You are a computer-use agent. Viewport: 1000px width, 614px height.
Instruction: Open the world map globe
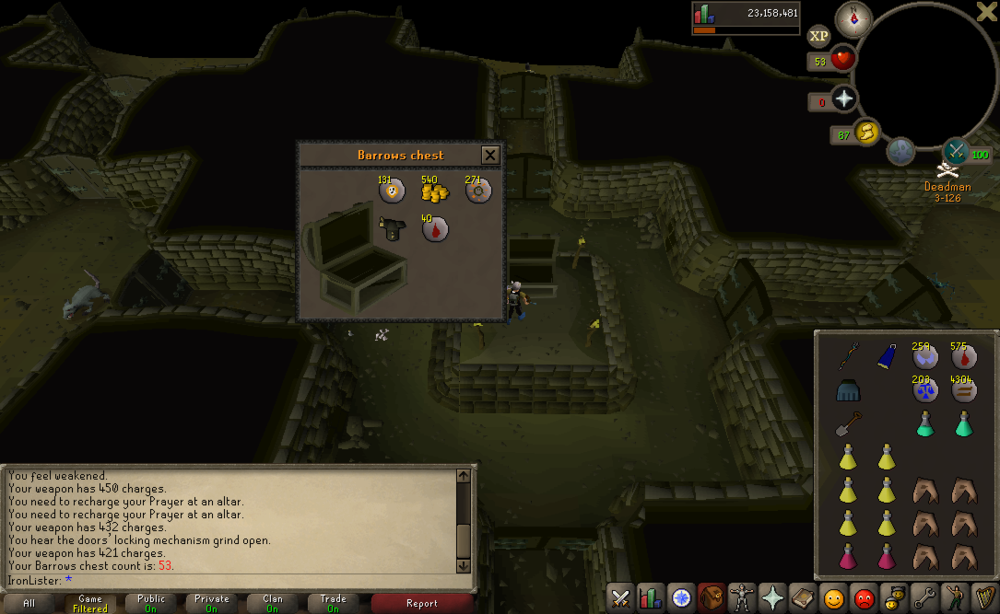900,151
